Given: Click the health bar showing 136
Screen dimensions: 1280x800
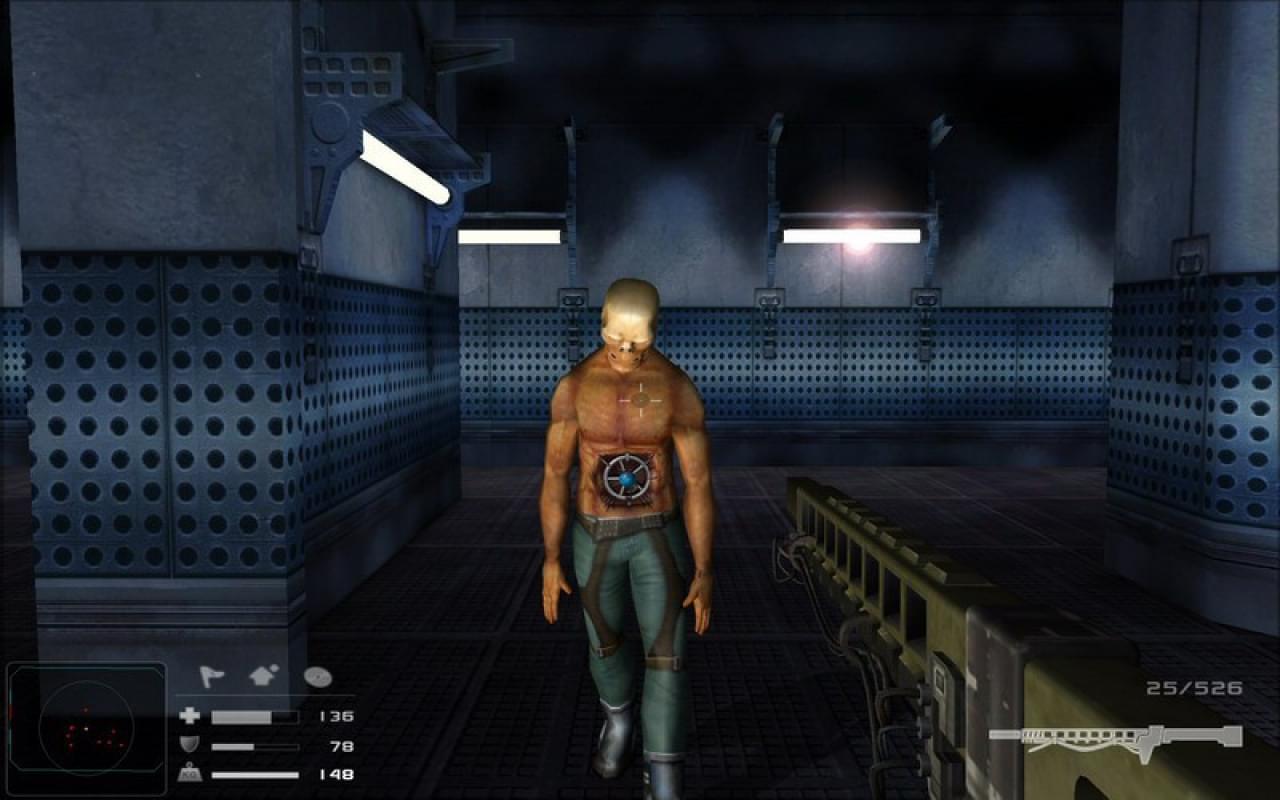Looking at the screenshot, I should [253, 716].
